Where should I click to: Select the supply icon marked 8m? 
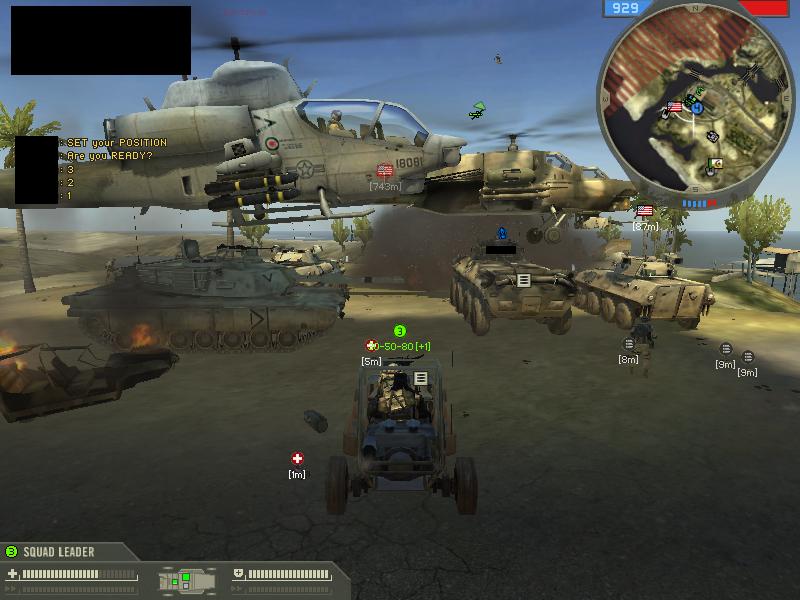(628, 345)
